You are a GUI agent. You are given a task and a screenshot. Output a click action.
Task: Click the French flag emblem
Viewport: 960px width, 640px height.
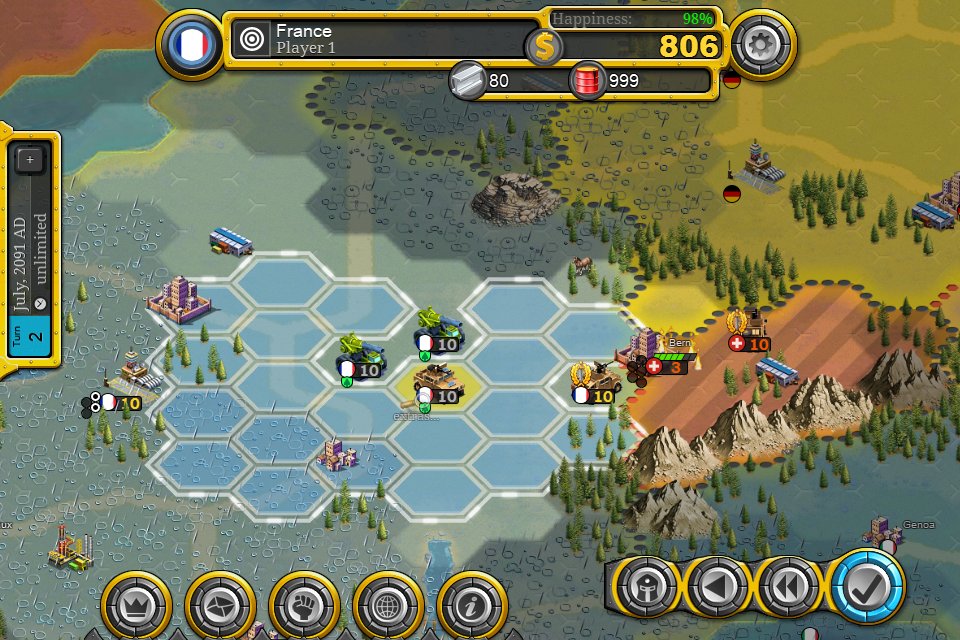(190, 45)
